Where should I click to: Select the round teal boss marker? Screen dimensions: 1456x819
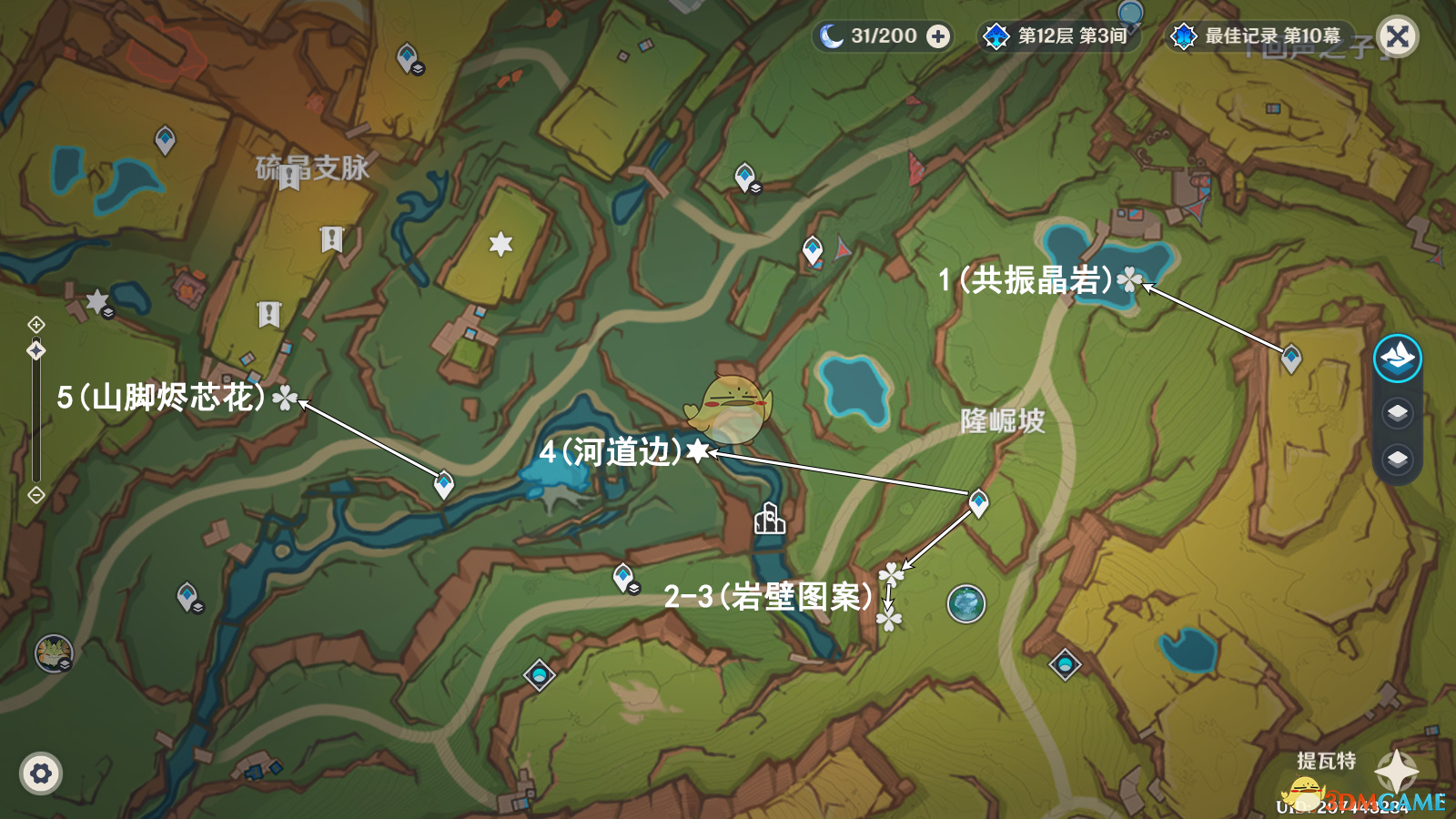tap(966, 603)
